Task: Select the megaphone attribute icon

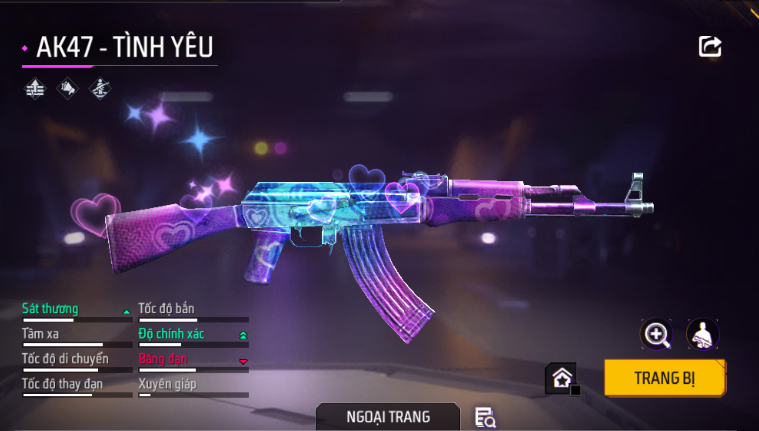Action: (x=68, y=88)
